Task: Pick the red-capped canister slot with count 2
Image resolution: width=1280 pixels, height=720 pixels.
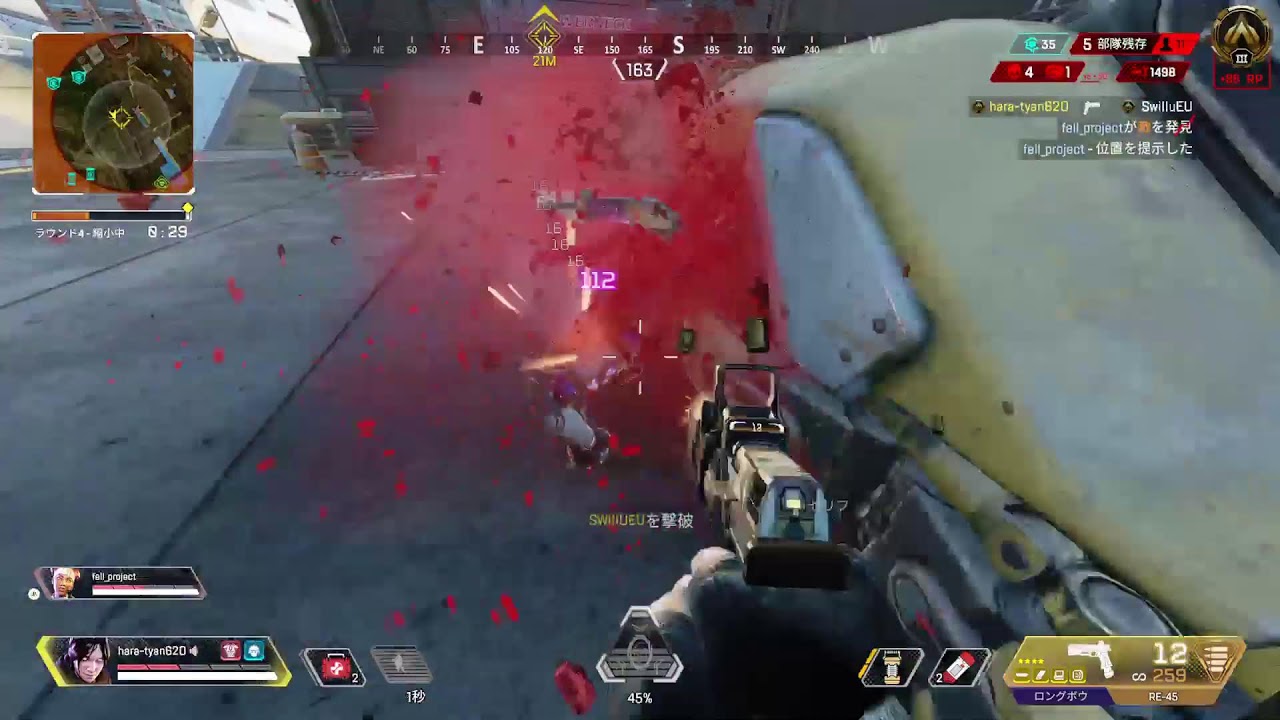Action: (960, 667)
